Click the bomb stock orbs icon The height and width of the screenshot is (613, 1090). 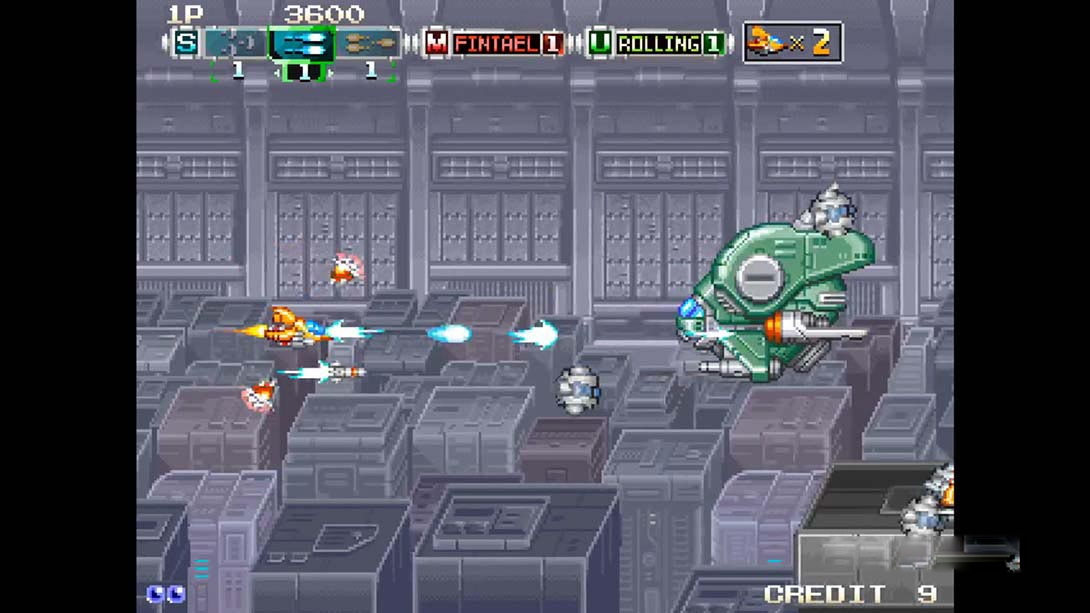click(x=165, y=594)
